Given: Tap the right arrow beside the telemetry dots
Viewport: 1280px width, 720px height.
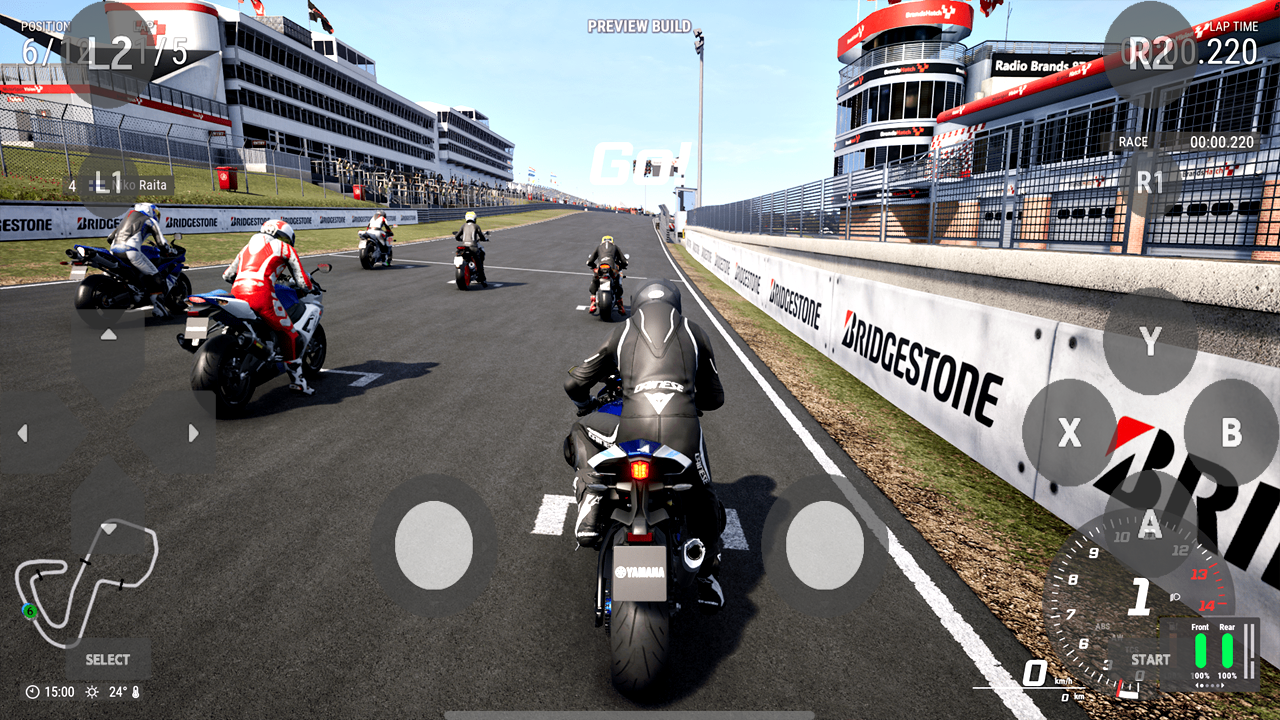Looking at the screenshot, I should click(1222, 684).
